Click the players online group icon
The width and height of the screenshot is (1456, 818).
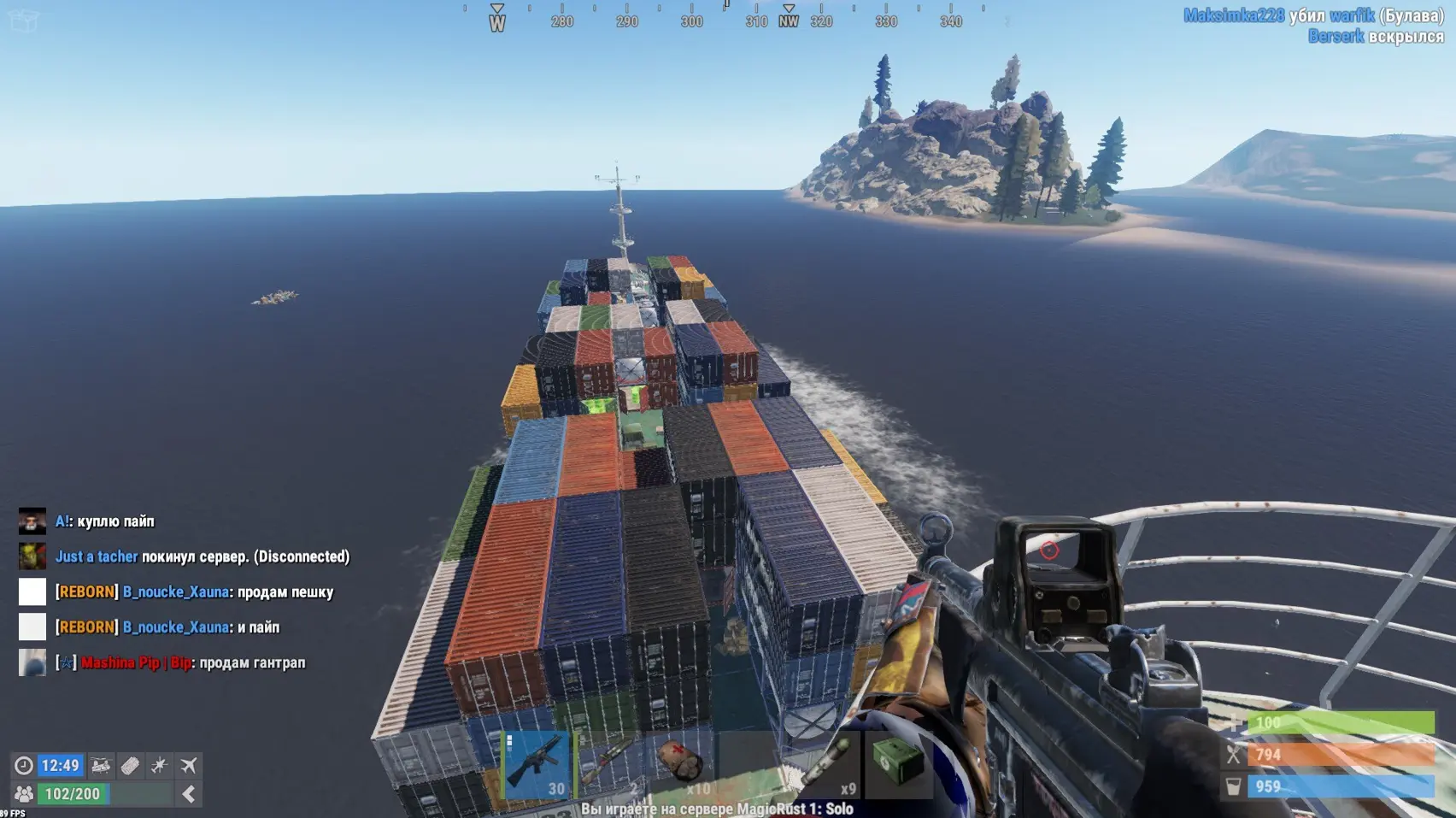tap(24, 794)
